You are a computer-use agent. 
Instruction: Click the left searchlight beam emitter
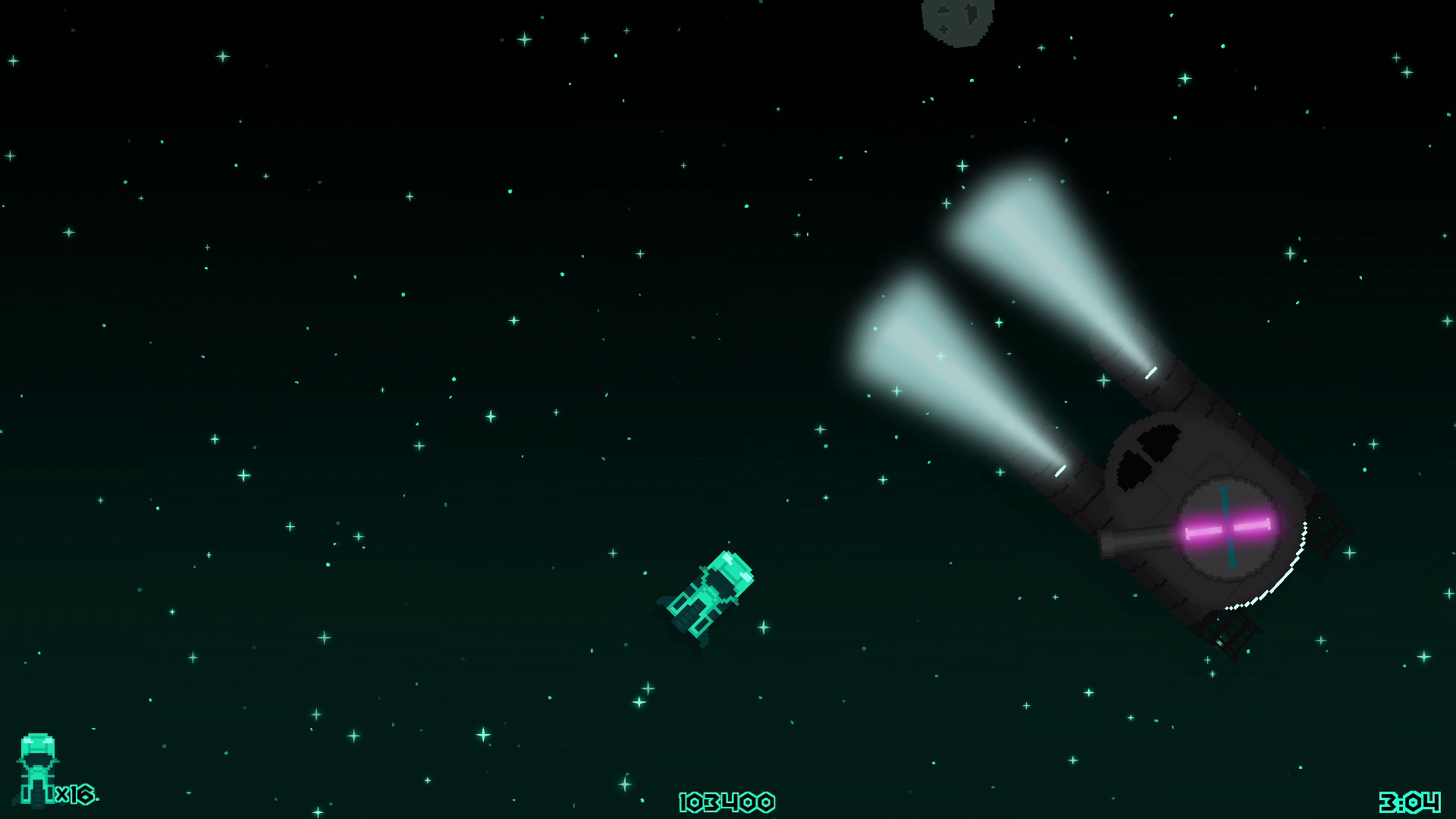pos(1062,472)
